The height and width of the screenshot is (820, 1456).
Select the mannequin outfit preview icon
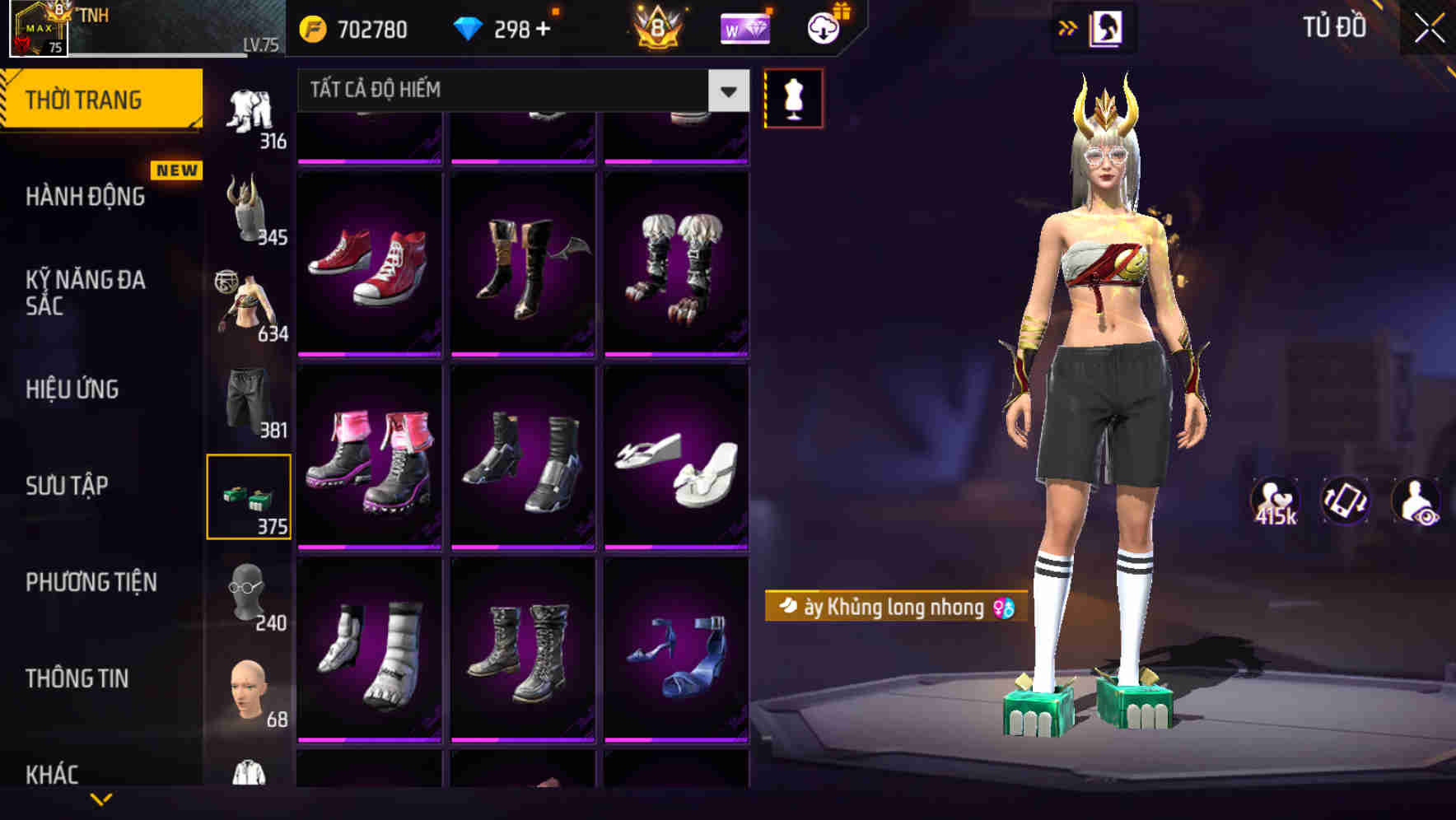click(793, 98)
